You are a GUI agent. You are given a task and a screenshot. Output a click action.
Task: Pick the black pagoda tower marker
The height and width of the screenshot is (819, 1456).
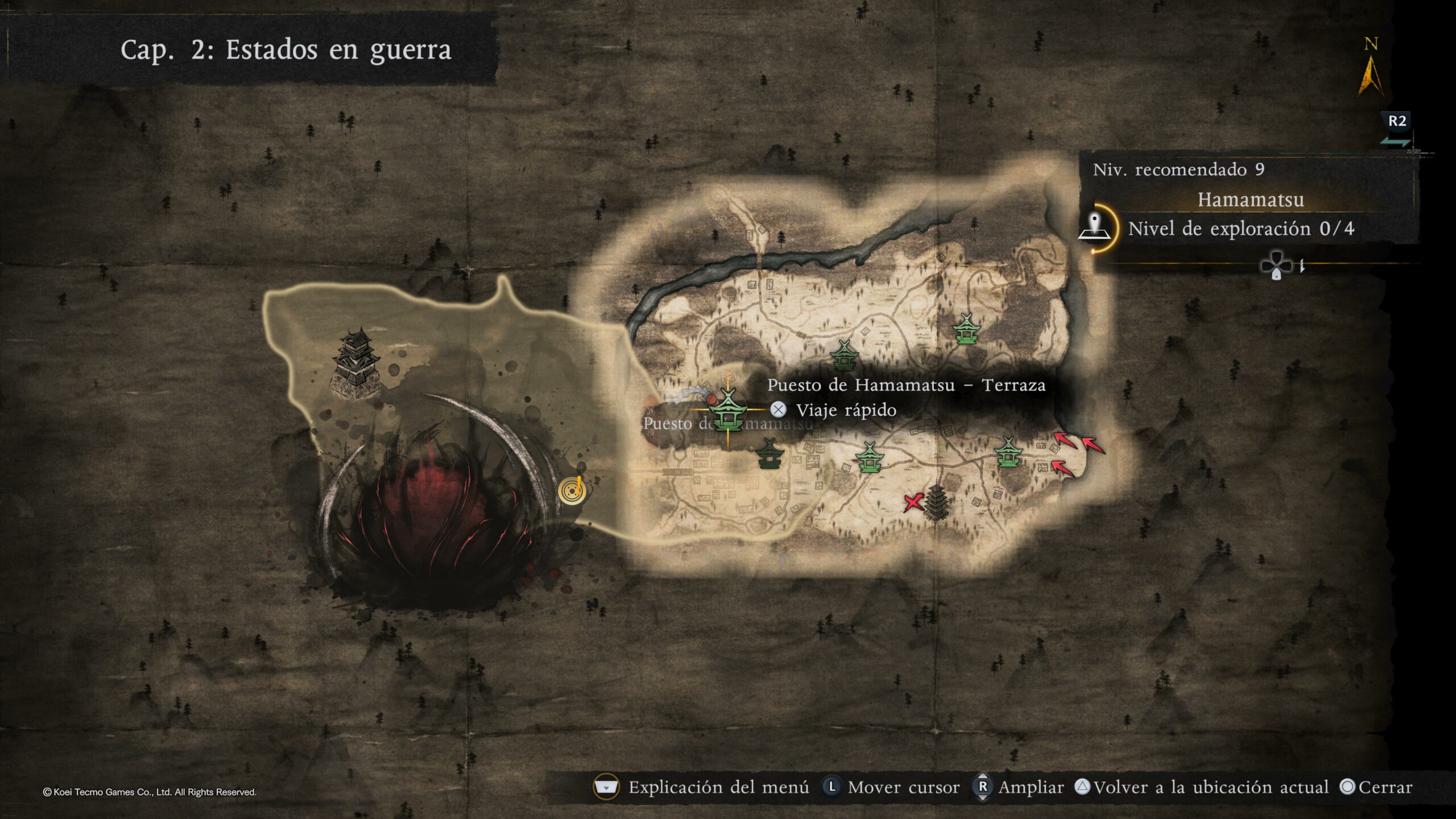(936, 502)
